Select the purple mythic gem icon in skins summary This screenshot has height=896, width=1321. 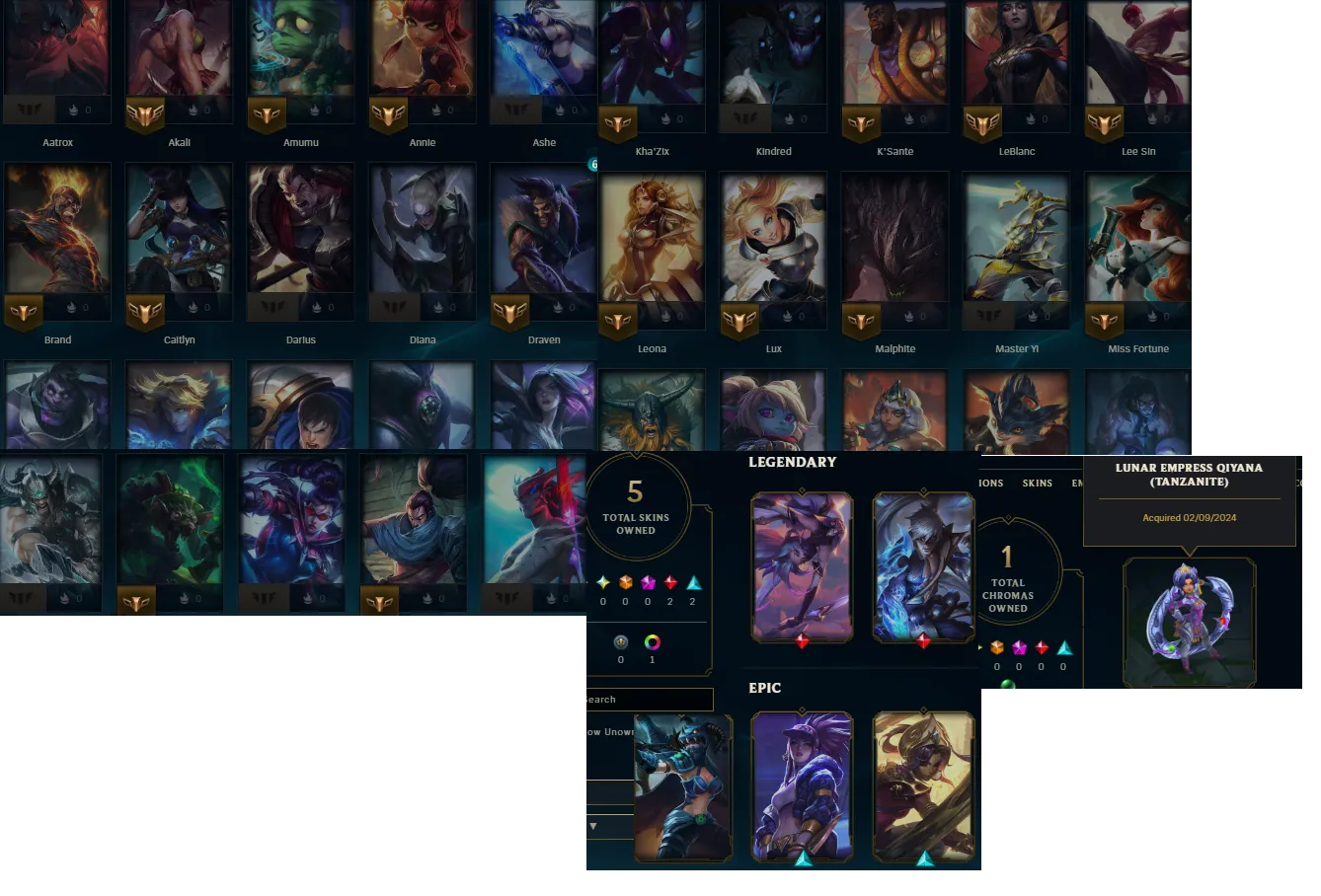pos(647,582)
